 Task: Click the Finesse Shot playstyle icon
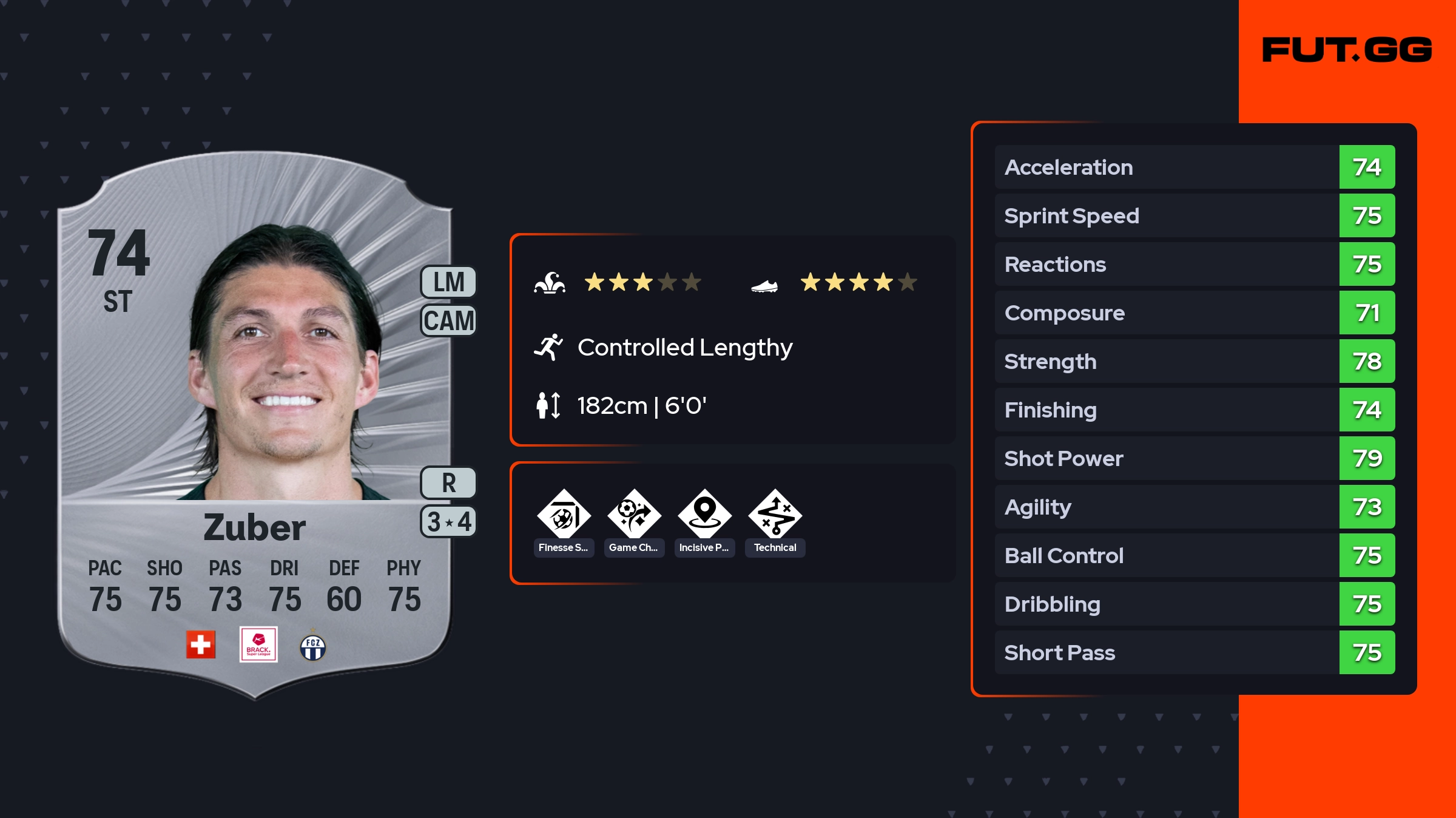564,515
